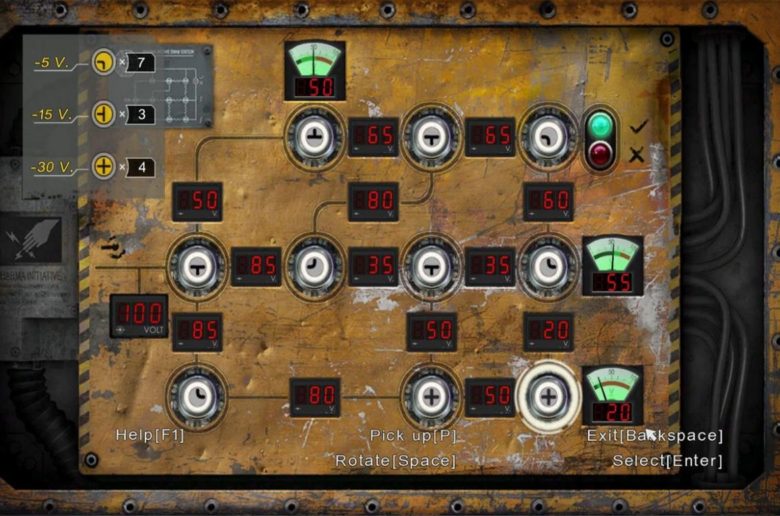Pick the -15 V resistor type
The image size is (780, 516).
[103, 114]
